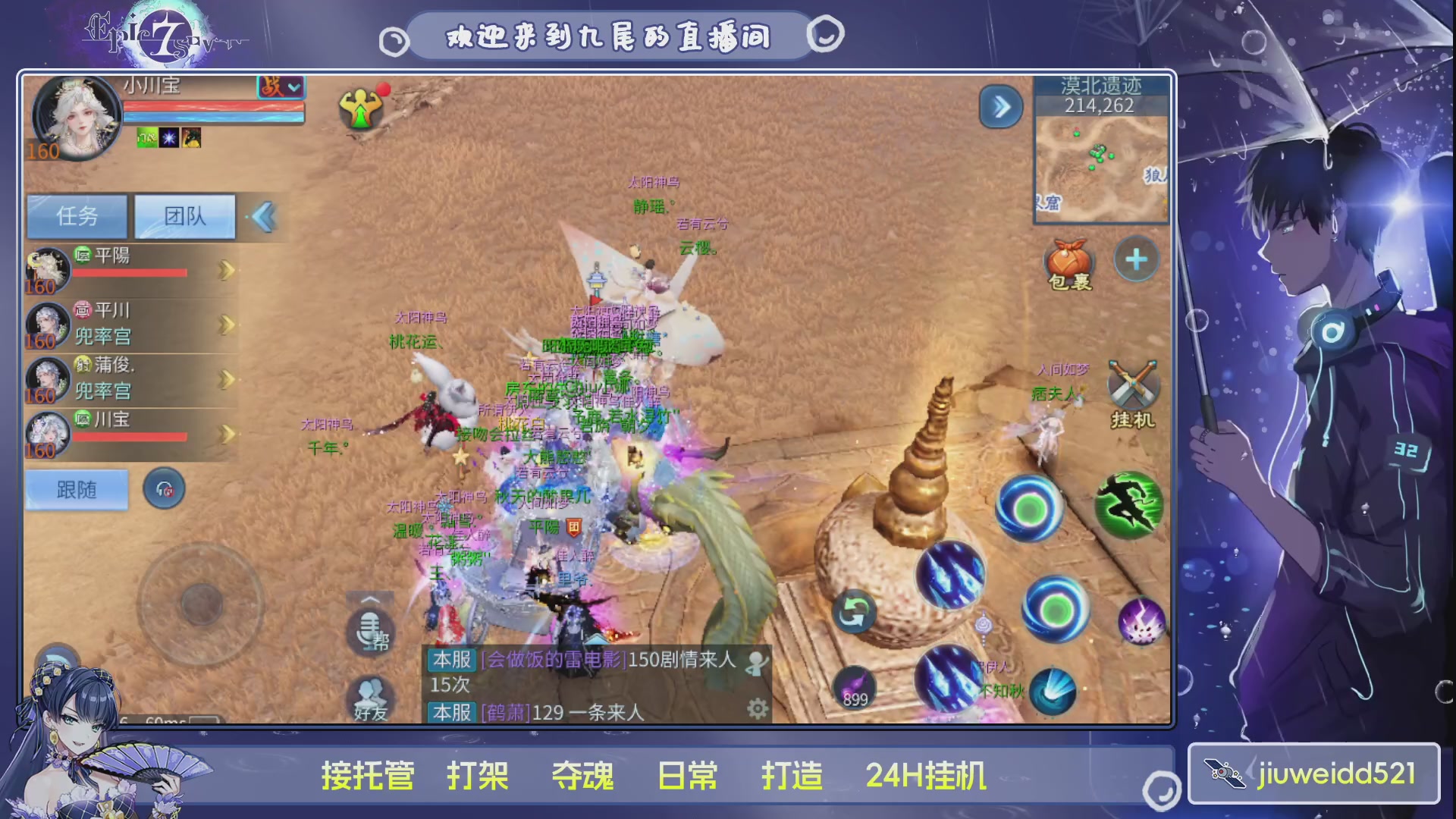Switch to the 团队 tab
The height and width of the screenshot is (819, 1456).
pyautogui.click(x=184, y=216)
